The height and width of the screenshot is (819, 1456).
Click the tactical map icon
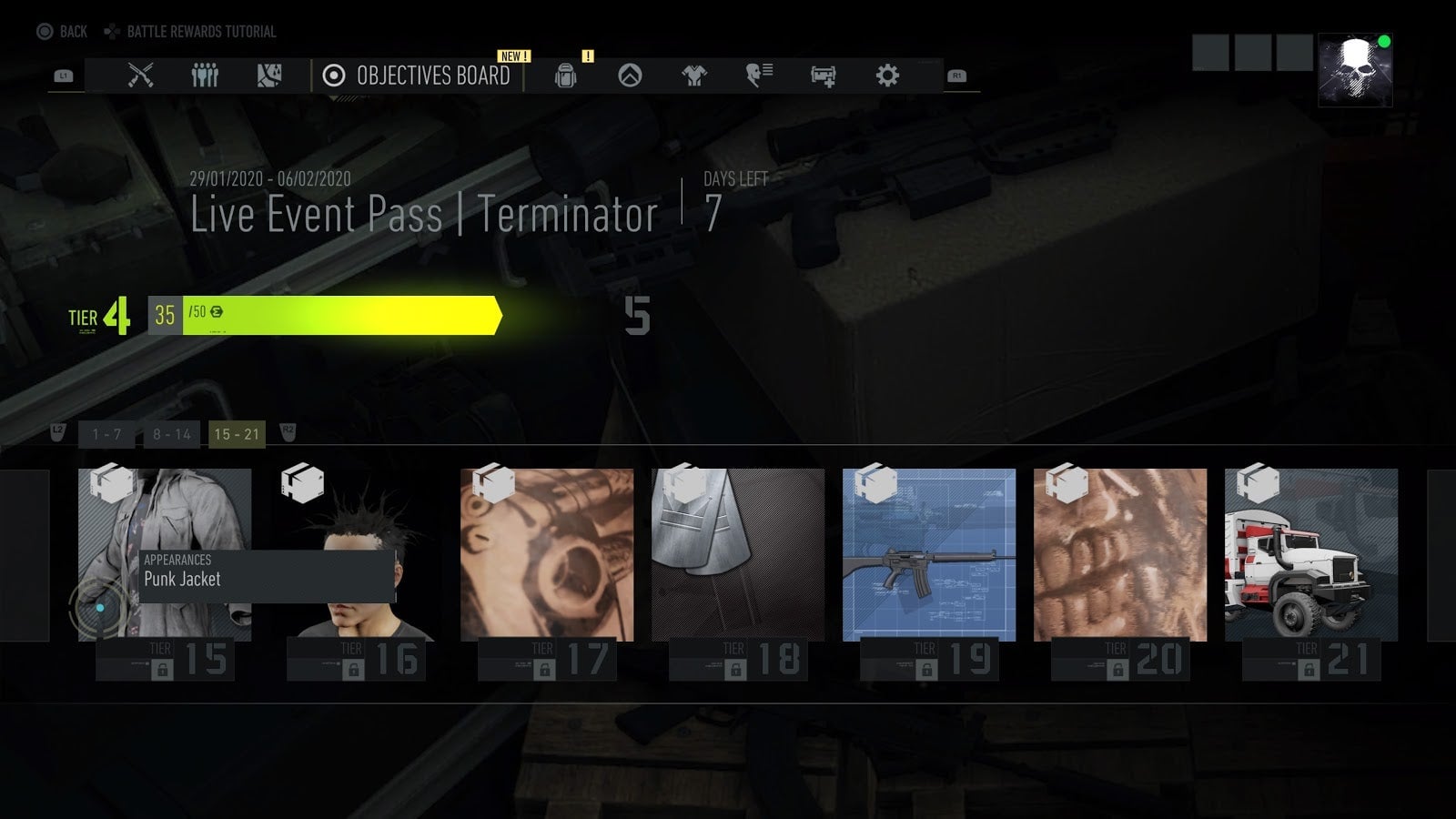(268, 76)
